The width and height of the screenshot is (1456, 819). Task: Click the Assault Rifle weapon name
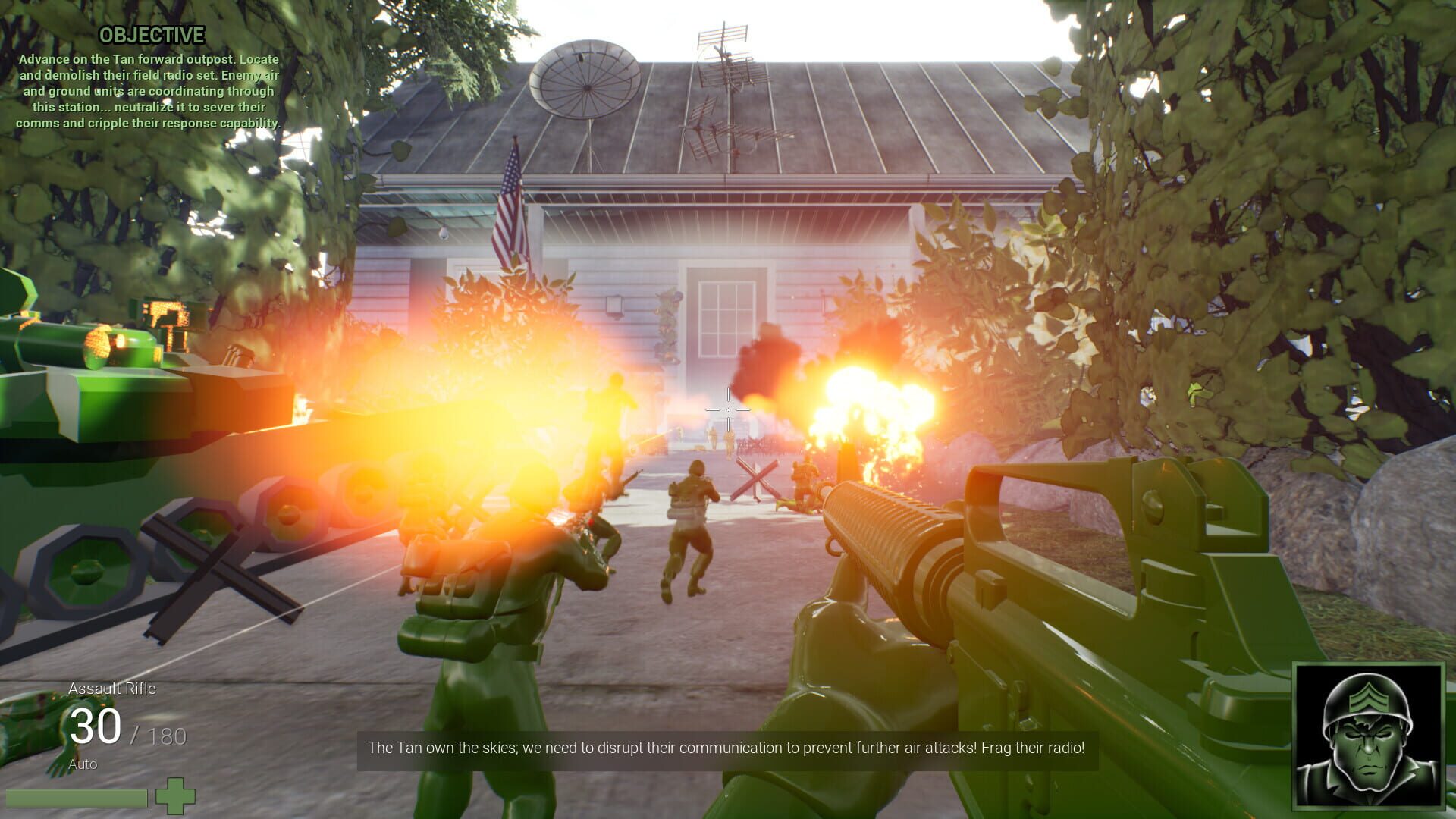click(111, 689)
